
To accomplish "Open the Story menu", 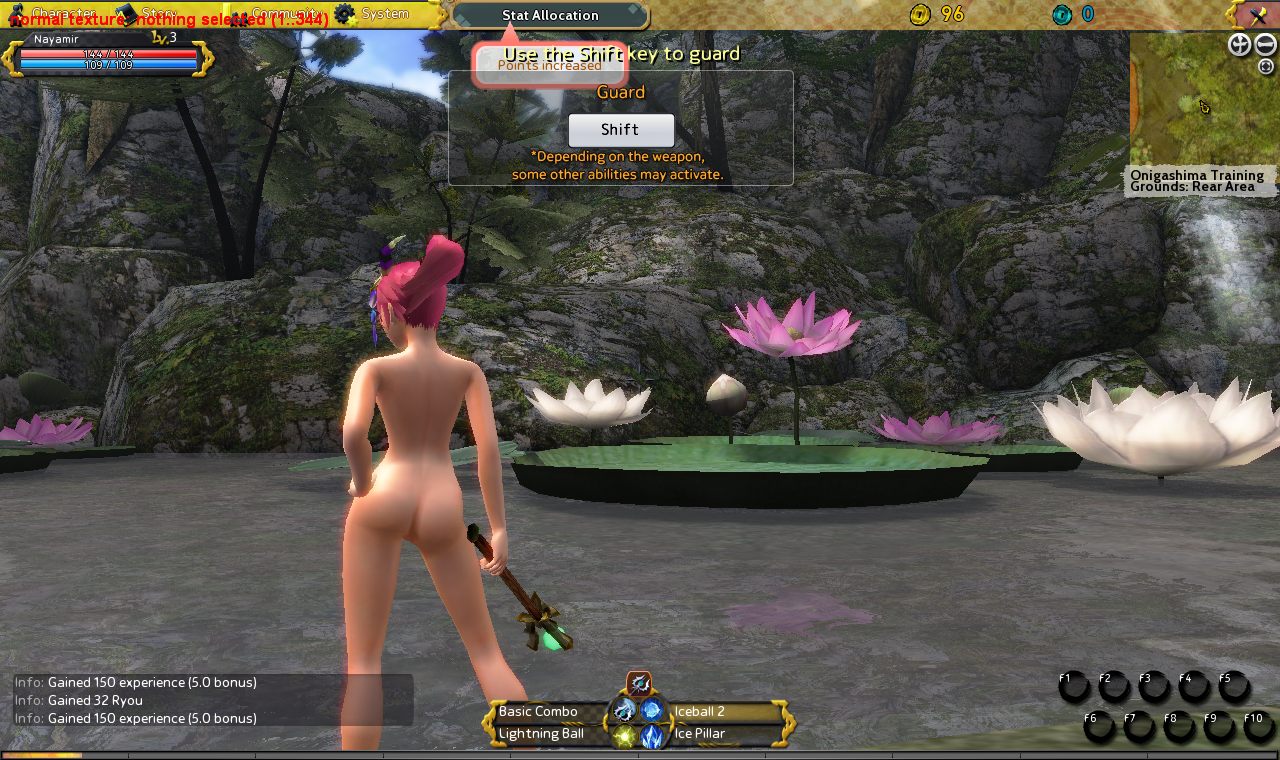I will [150, 13].
